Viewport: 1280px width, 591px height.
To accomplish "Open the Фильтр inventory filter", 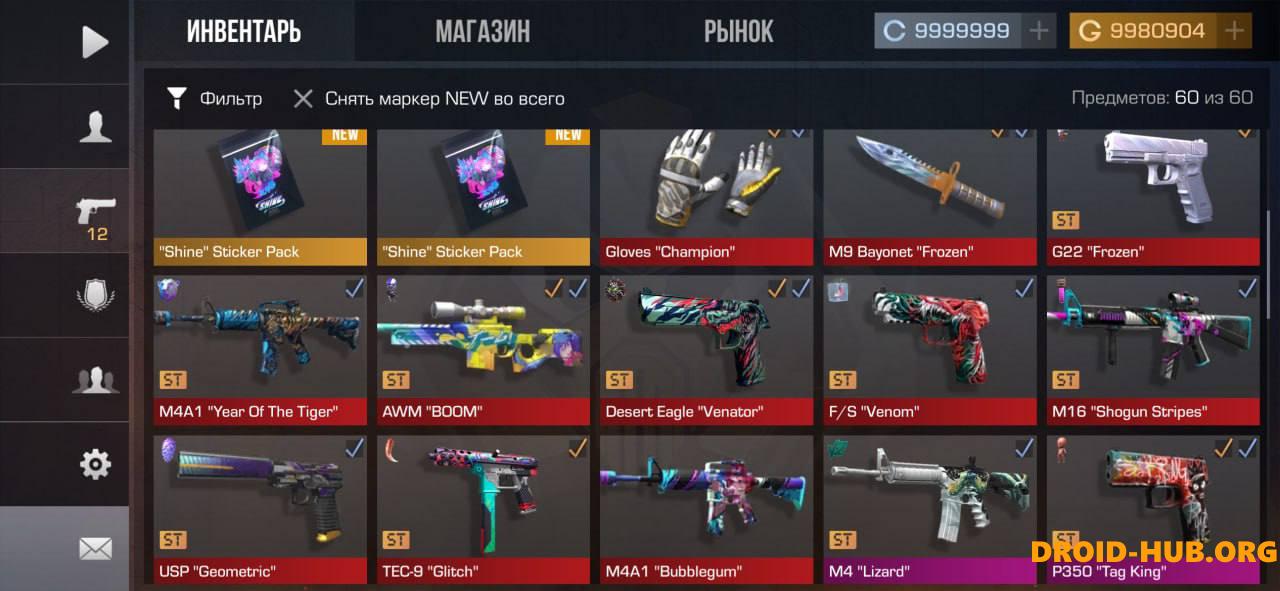I will click(x=215, y=98).
